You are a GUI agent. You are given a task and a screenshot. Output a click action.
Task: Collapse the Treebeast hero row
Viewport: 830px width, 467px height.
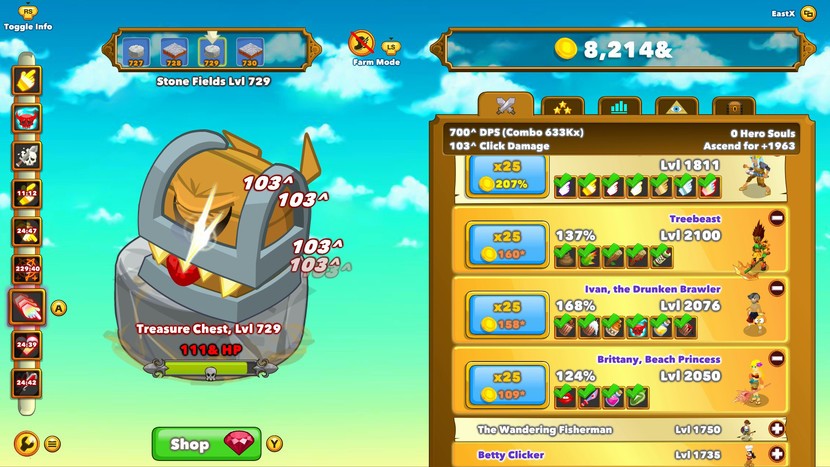777,218
